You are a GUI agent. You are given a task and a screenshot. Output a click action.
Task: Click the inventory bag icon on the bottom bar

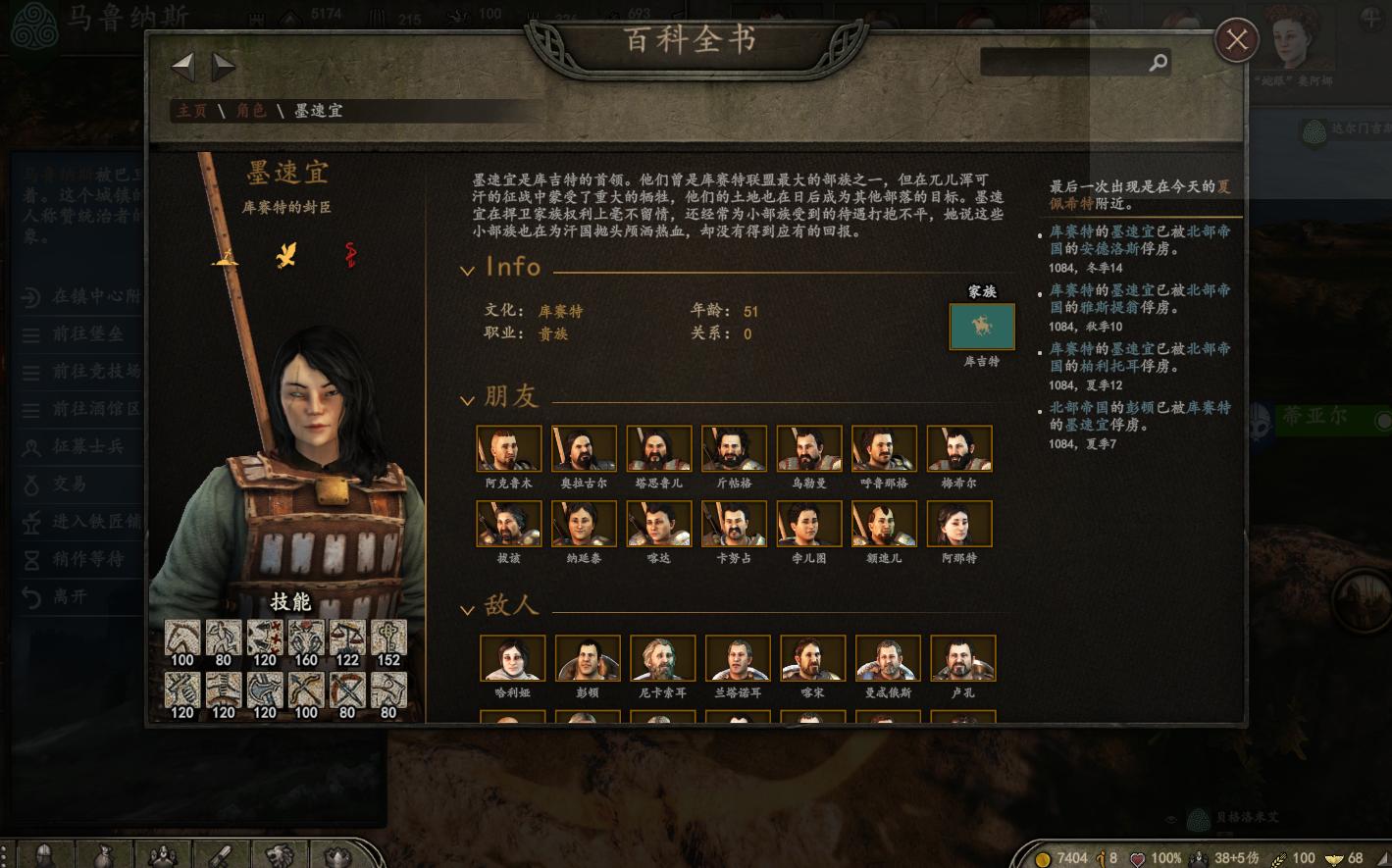click(x=103, y=853)
